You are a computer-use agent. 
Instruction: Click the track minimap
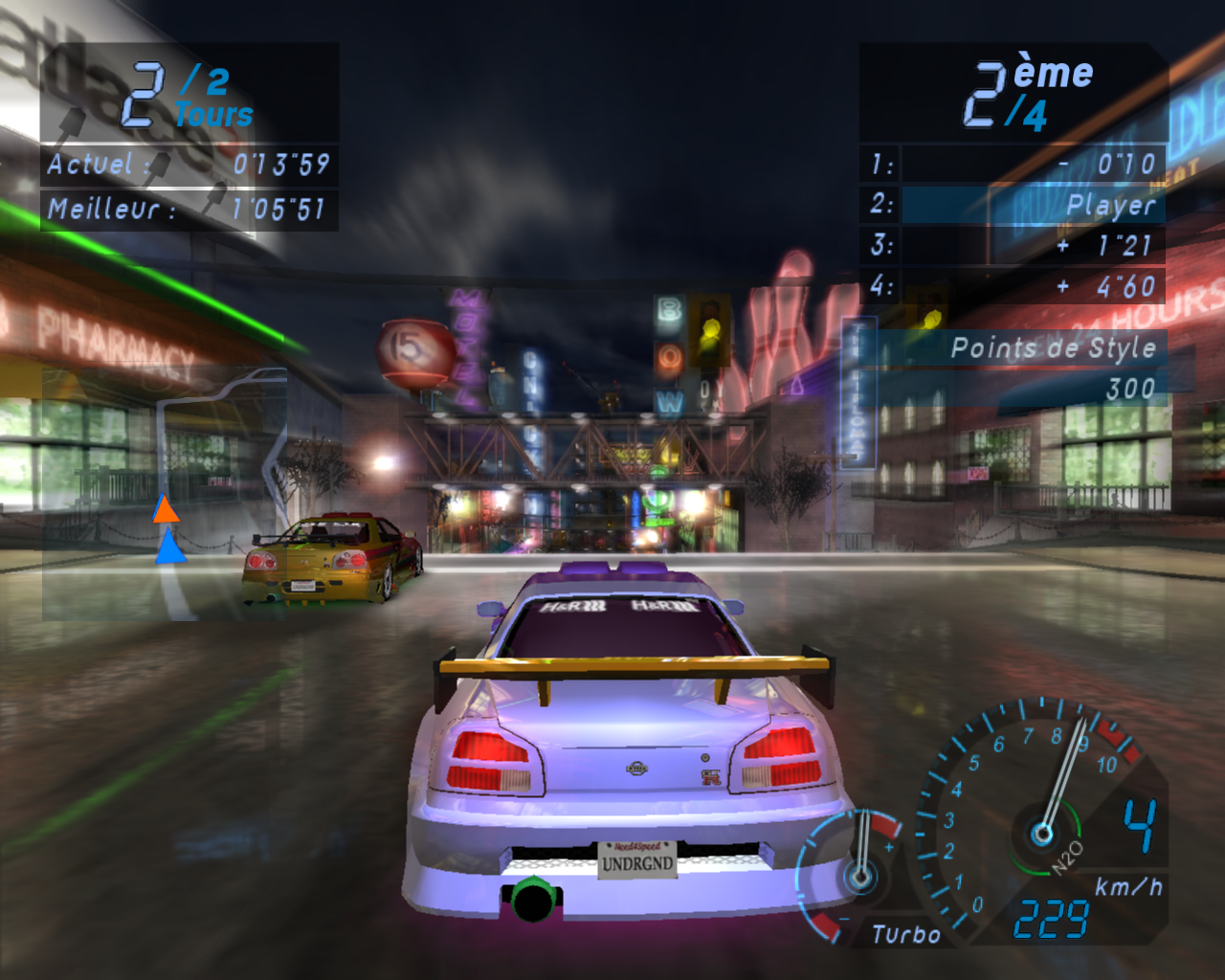[x=165, y=493]
